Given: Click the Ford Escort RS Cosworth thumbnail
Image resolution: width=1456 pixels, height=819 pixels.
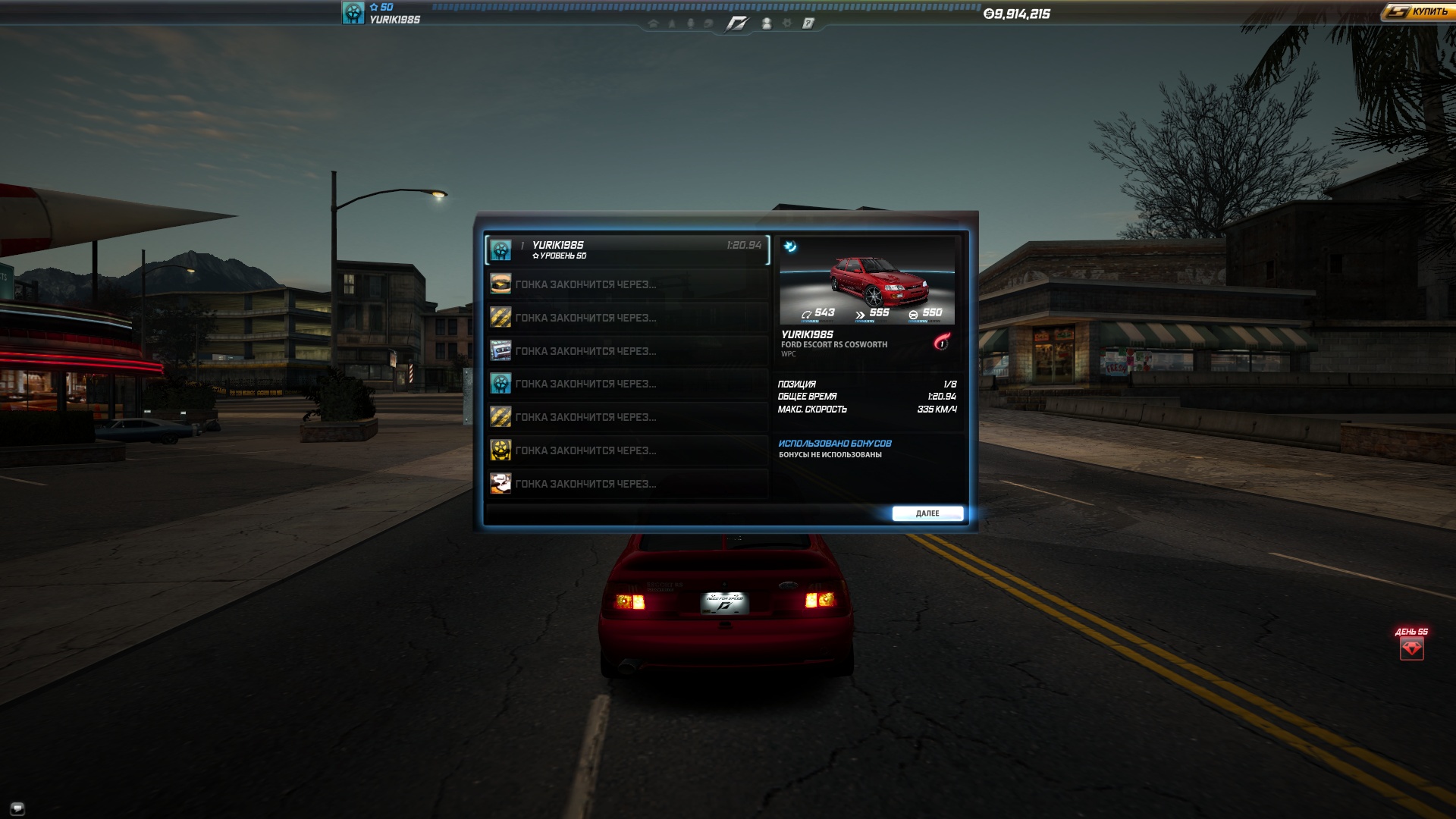Looking at the screenshot, I should (x=867, y=281).
